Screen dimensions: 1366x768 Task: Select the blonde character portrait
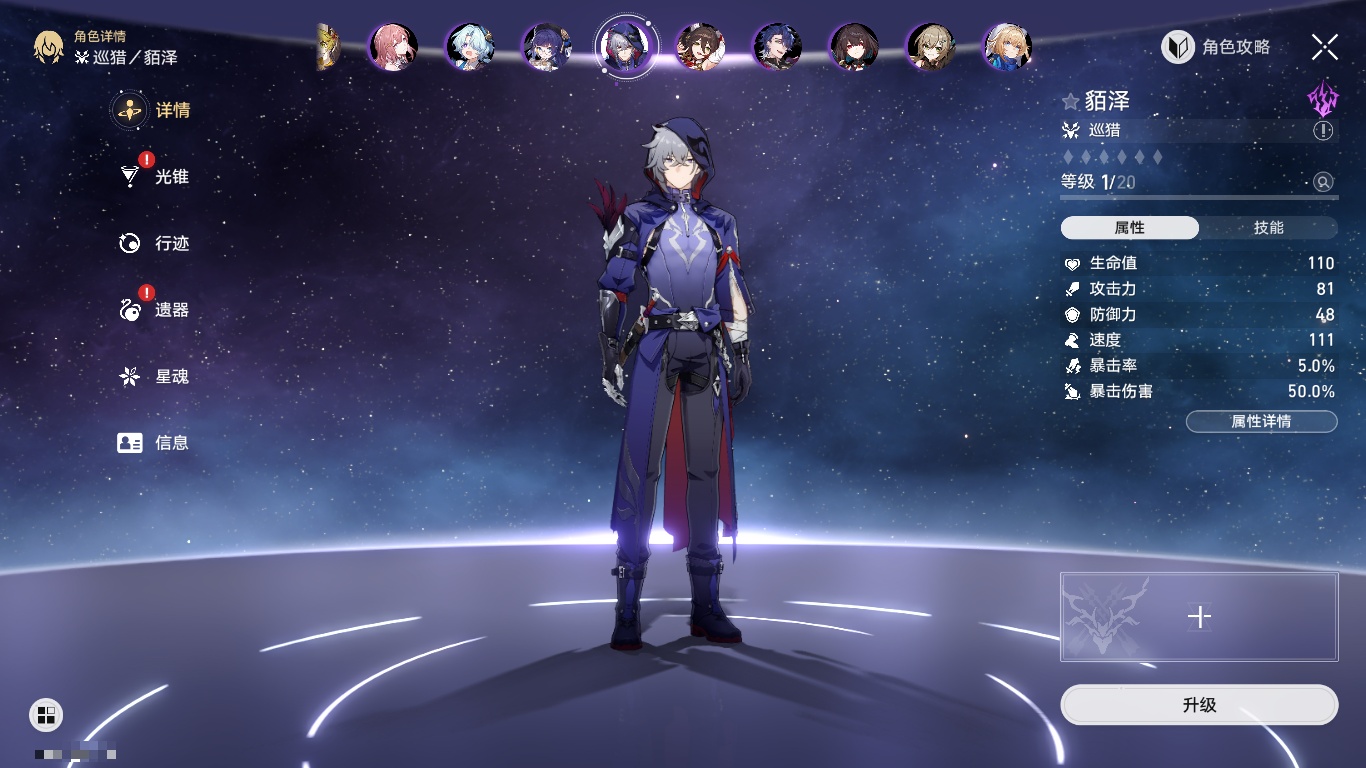point(1007,47)
